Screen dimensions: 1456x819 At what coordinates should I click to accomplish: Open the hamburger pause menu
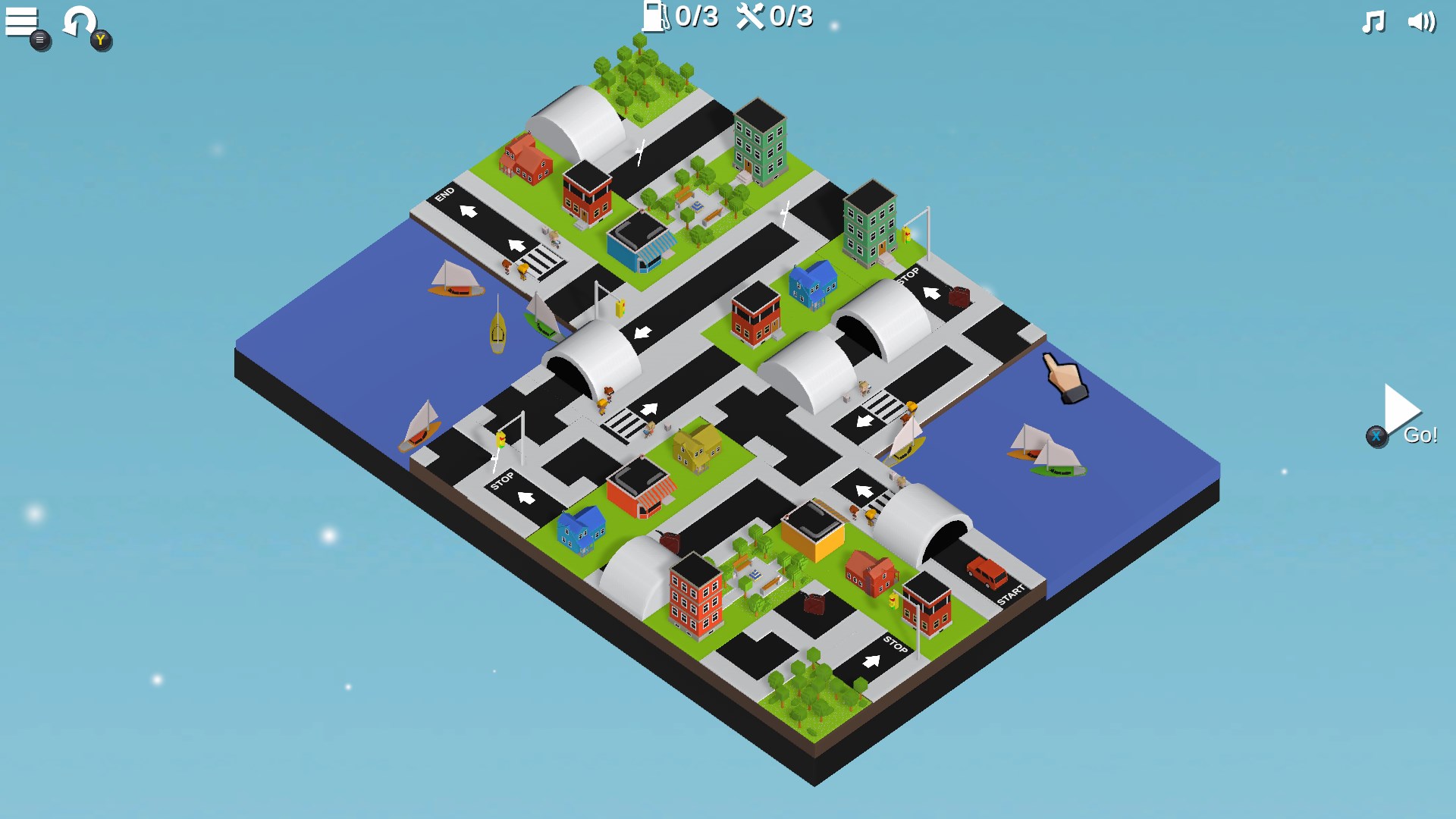point(20,19)
